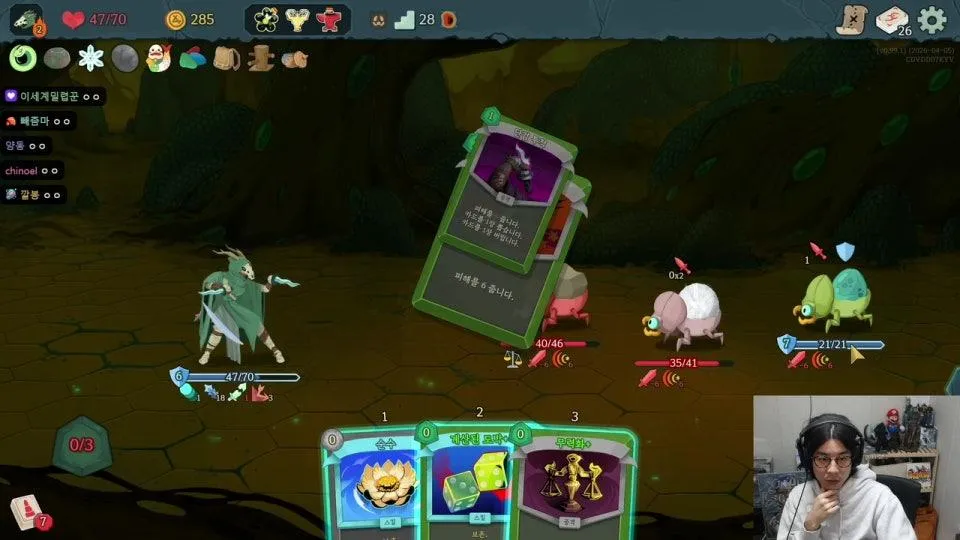Use the red anvil-shaped potion

328,19
